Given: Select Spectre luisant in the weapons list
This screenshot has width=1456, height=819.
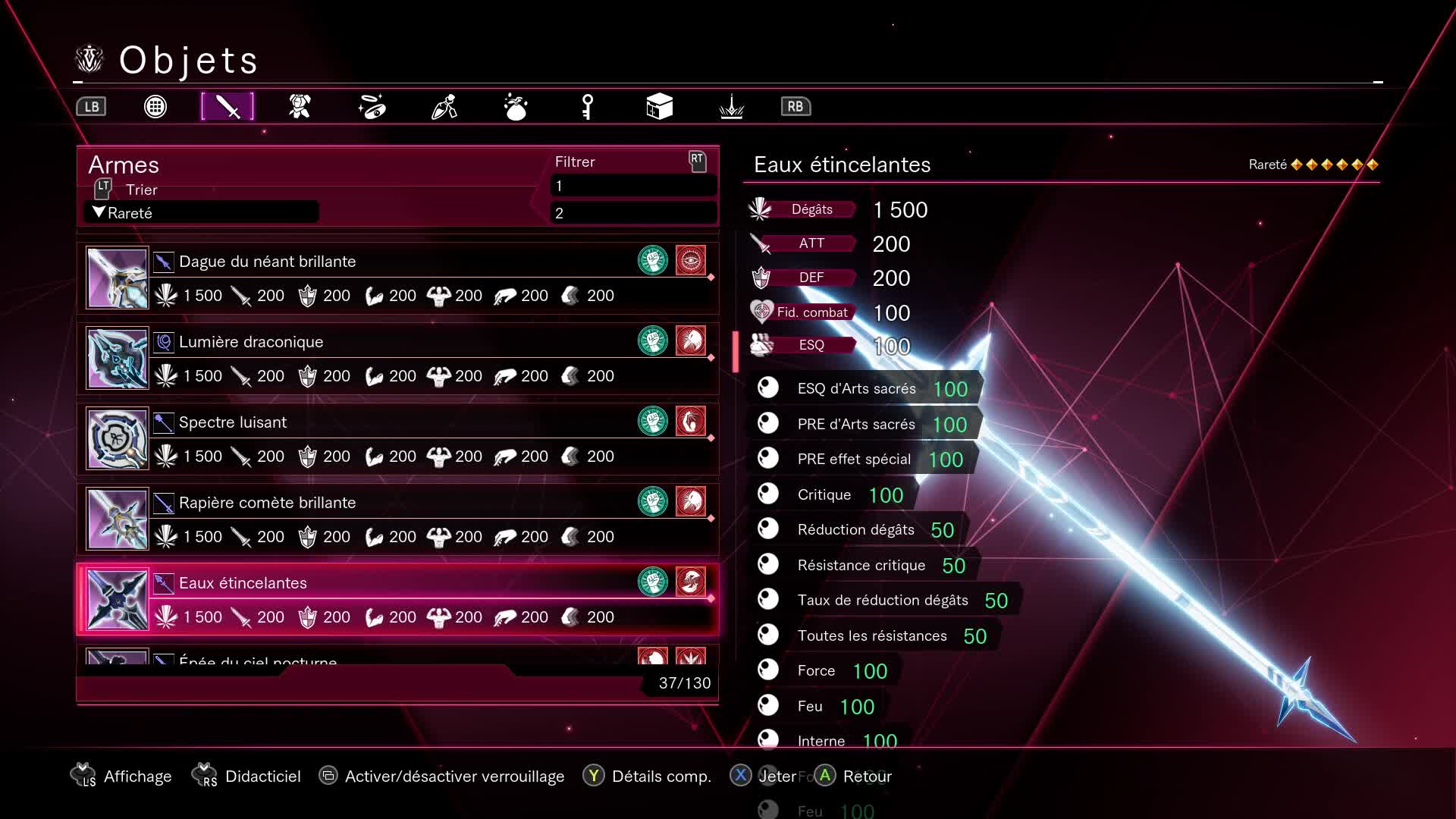Looking at the screenshot, I should point(397,438).
